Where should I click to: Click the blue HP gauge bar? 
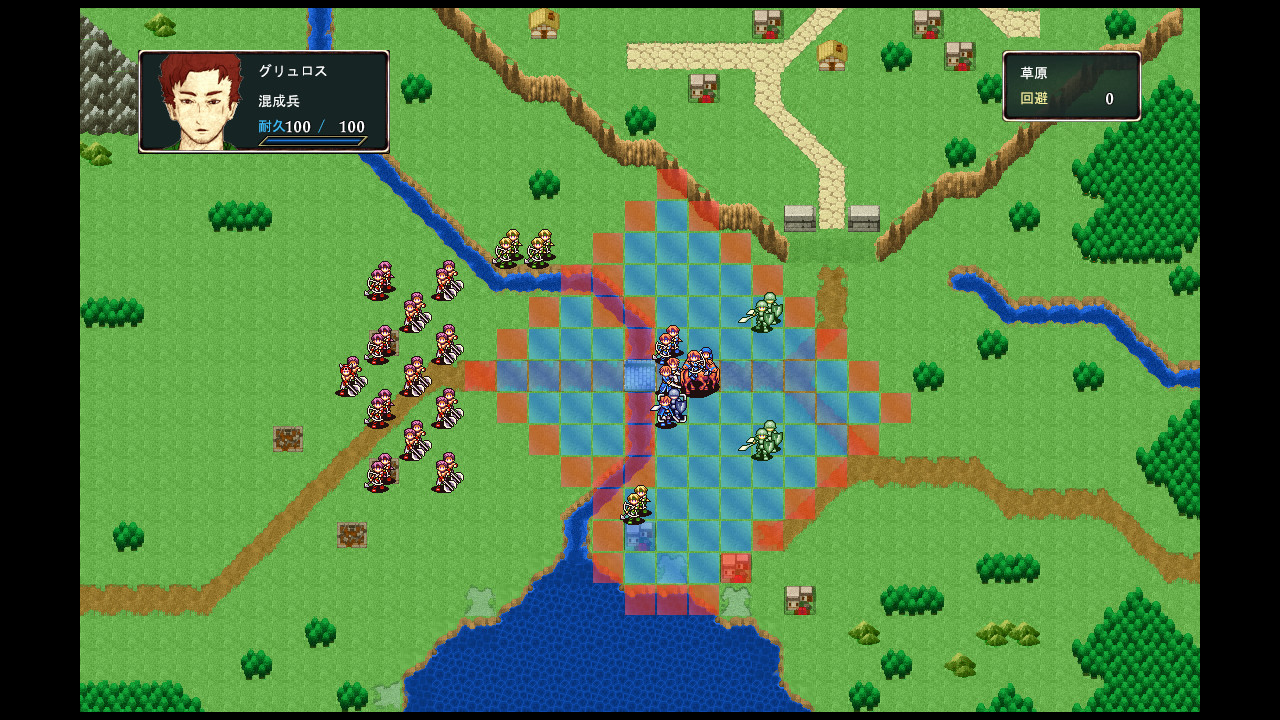pyautogui.click(x=312, y=141)
